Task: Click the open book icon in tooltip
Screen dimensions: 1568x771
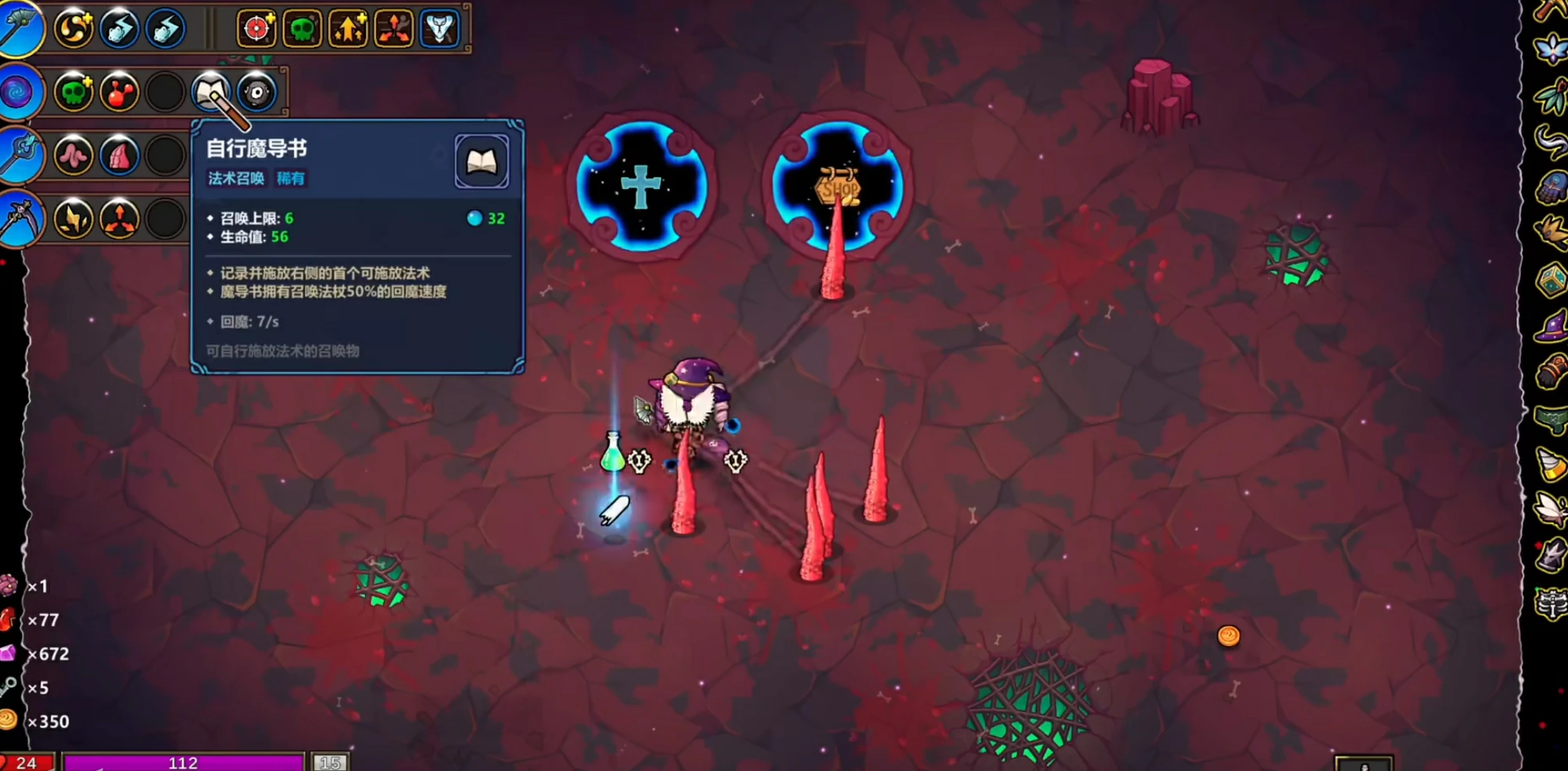Action: [481, 162]
